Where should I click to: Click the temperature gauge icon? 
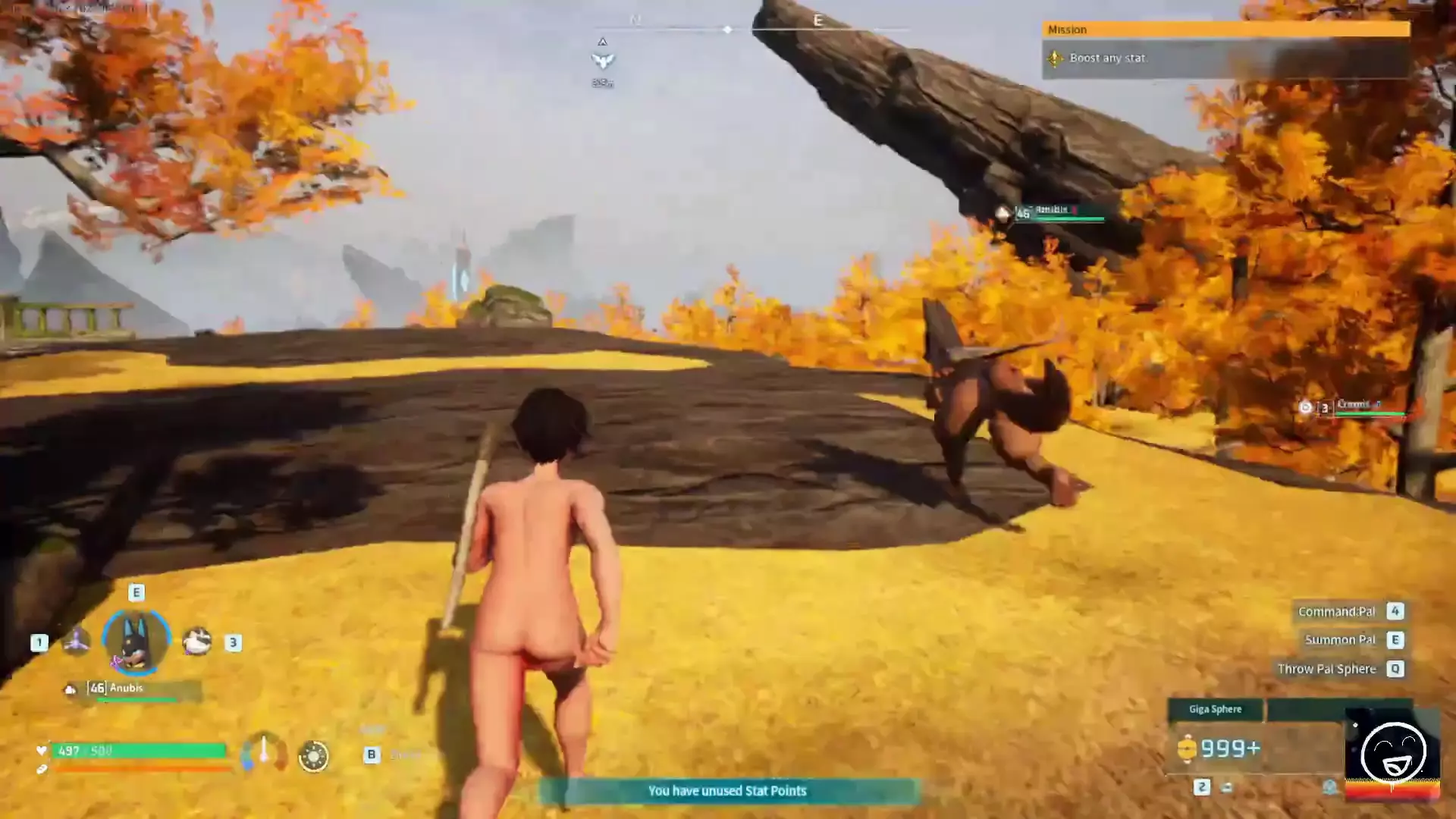264,753
